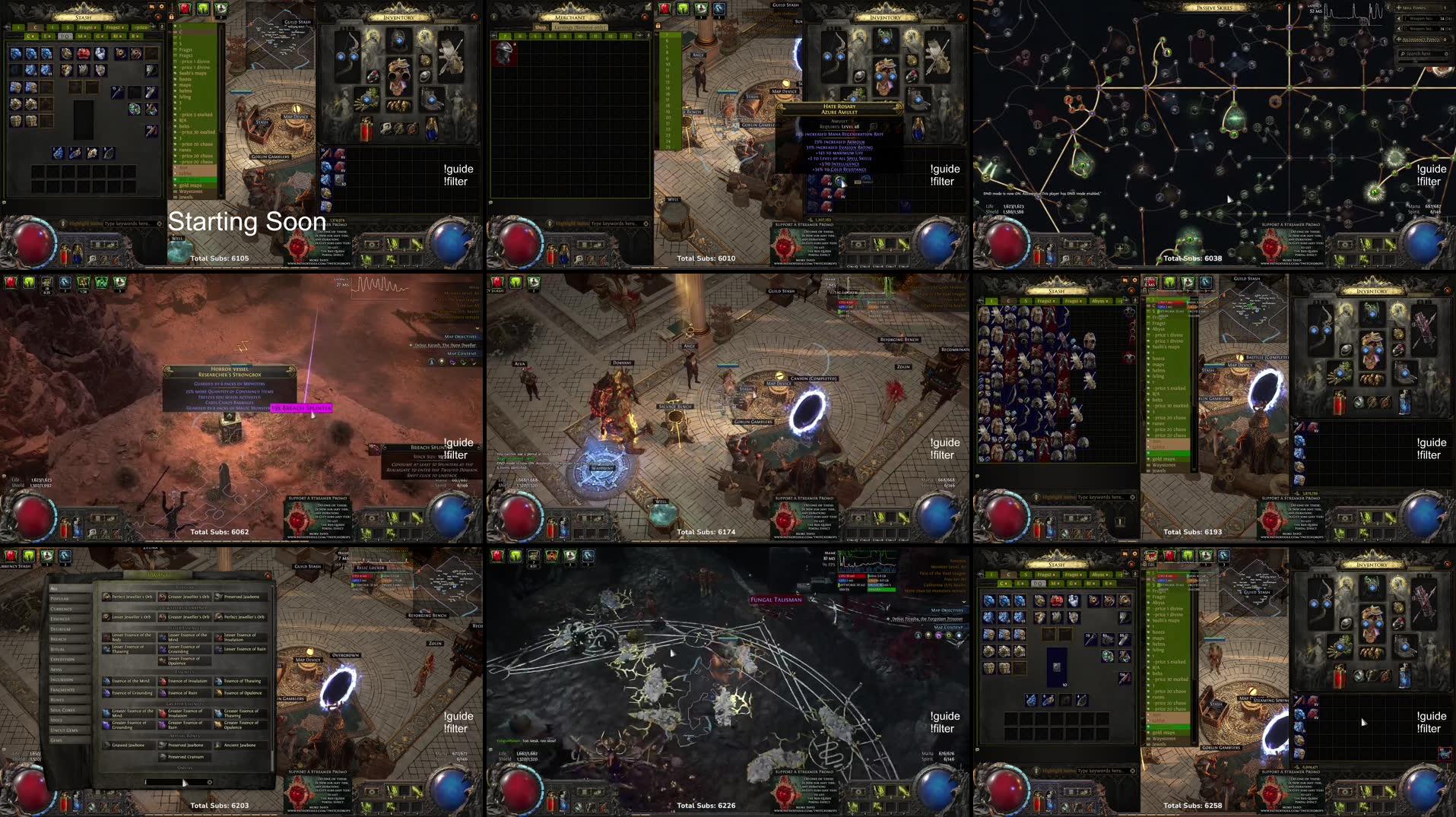Viewport: 1456px width, 817px height.
Task: Show the Delirium category
Action: (x=61, y=629)
